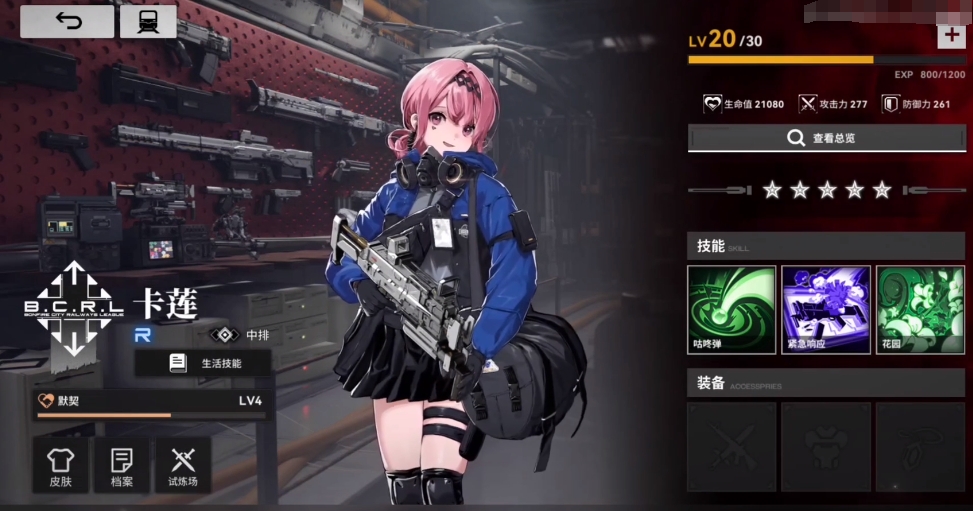The width and height of the screenshot is (973, 511).
Task: Click the five-star rank row
Action: pyautogui.click(x=825, y=190)
